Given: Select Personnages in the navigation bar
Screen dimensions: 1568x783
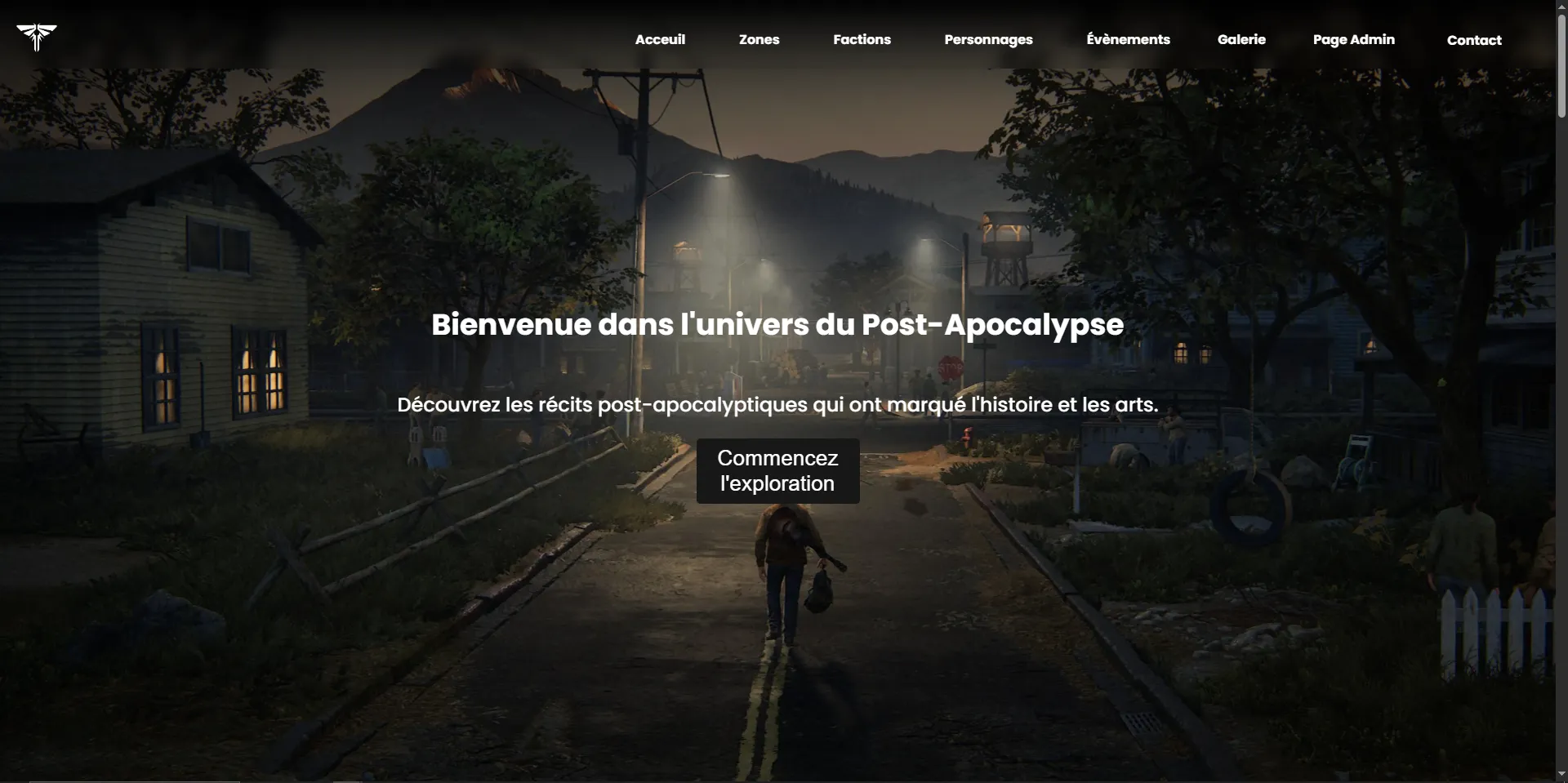Looking at the screenshot, I should pyautogui.click(x=988, y=39).
